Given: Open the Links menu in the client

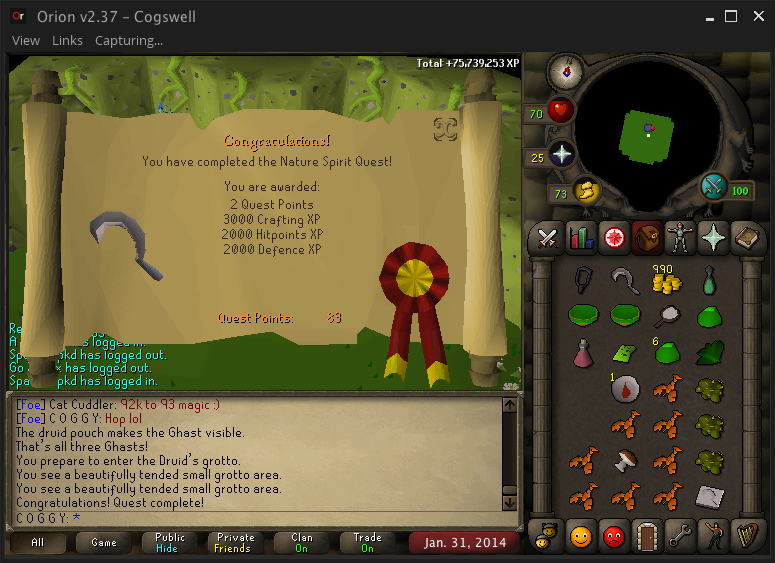Looking at the screenshot, I should 67,41.
